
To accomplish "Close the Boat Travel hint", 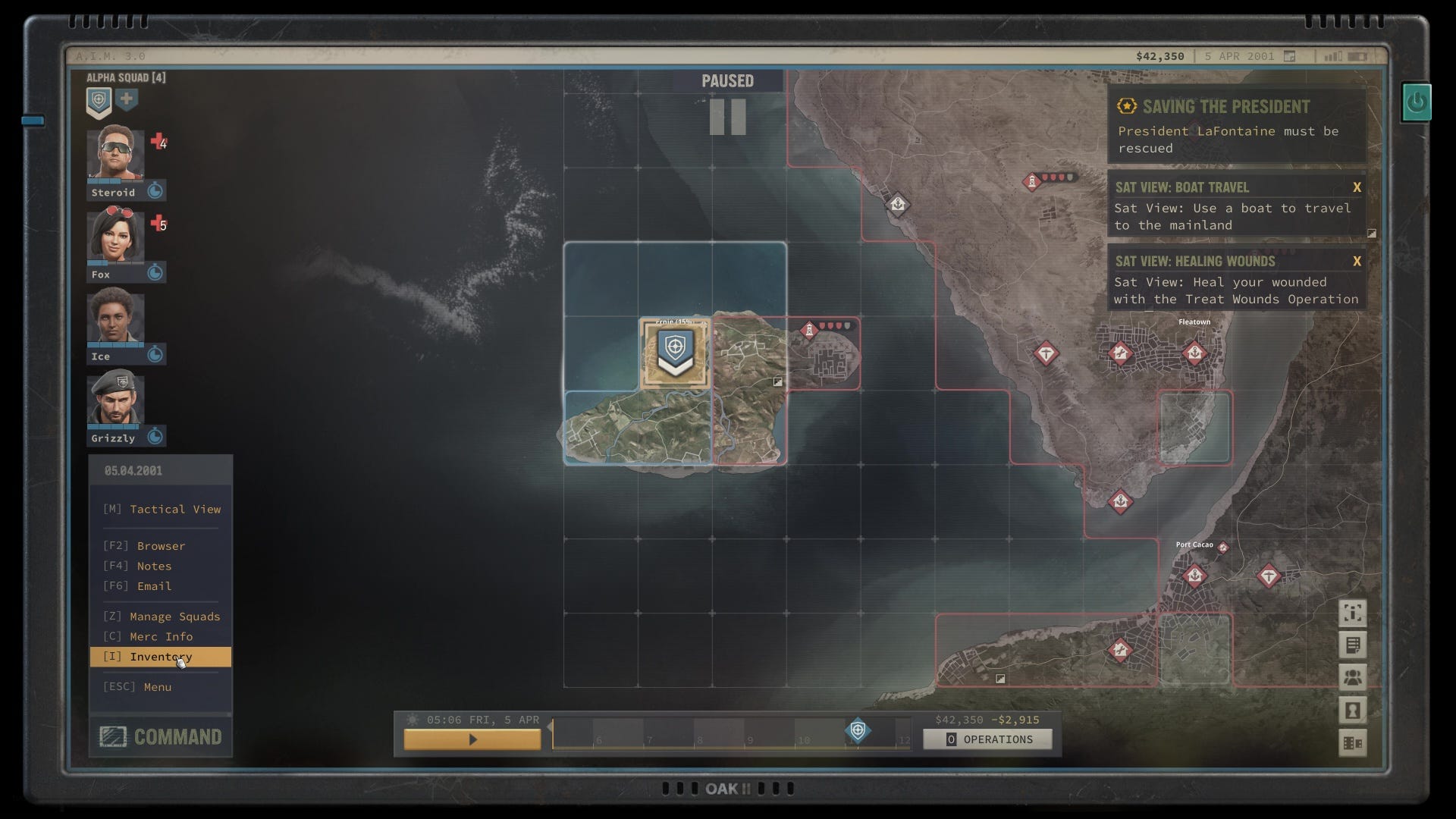I will (1357, 187).
